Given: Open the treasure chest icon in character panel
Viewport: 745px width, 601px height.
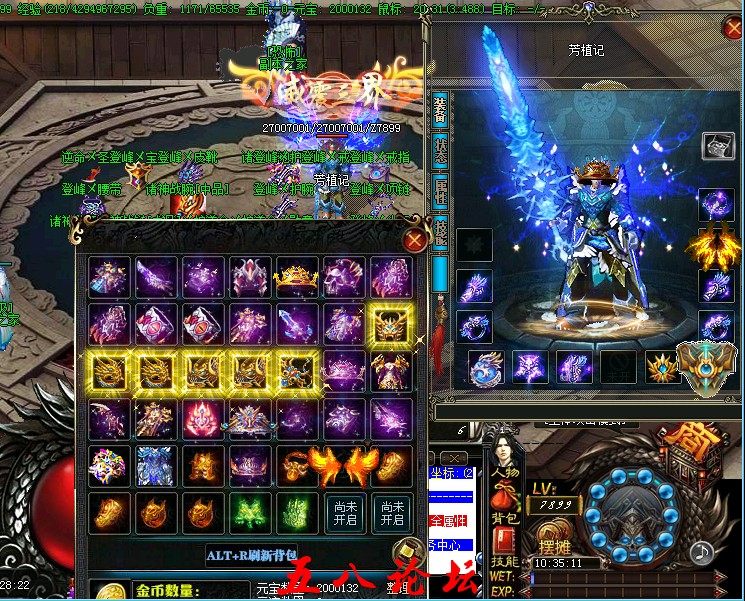Looking at the screenshot, I should [x=718, y=146].
